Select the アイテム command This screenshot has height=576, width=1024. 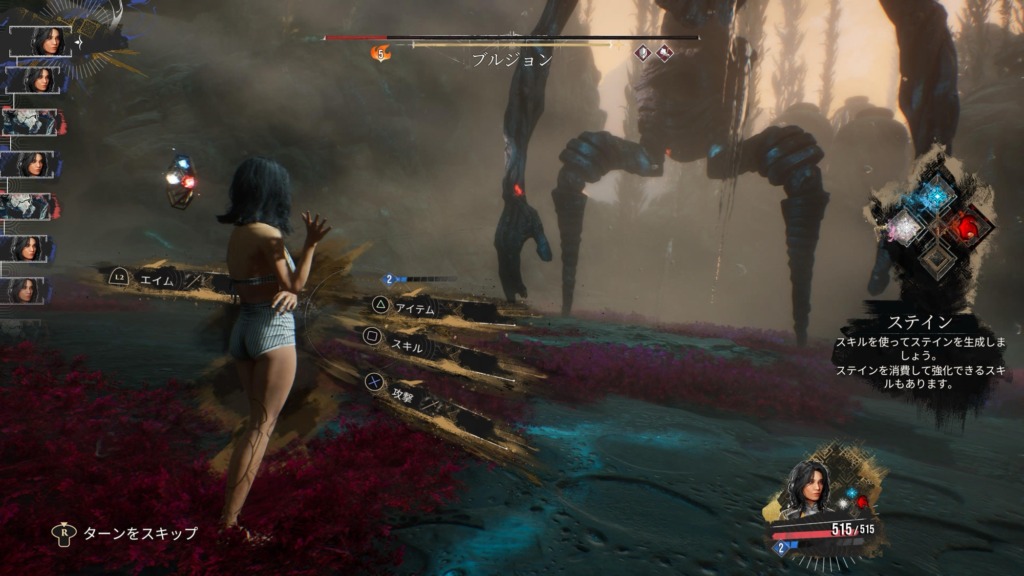(415, 308)
